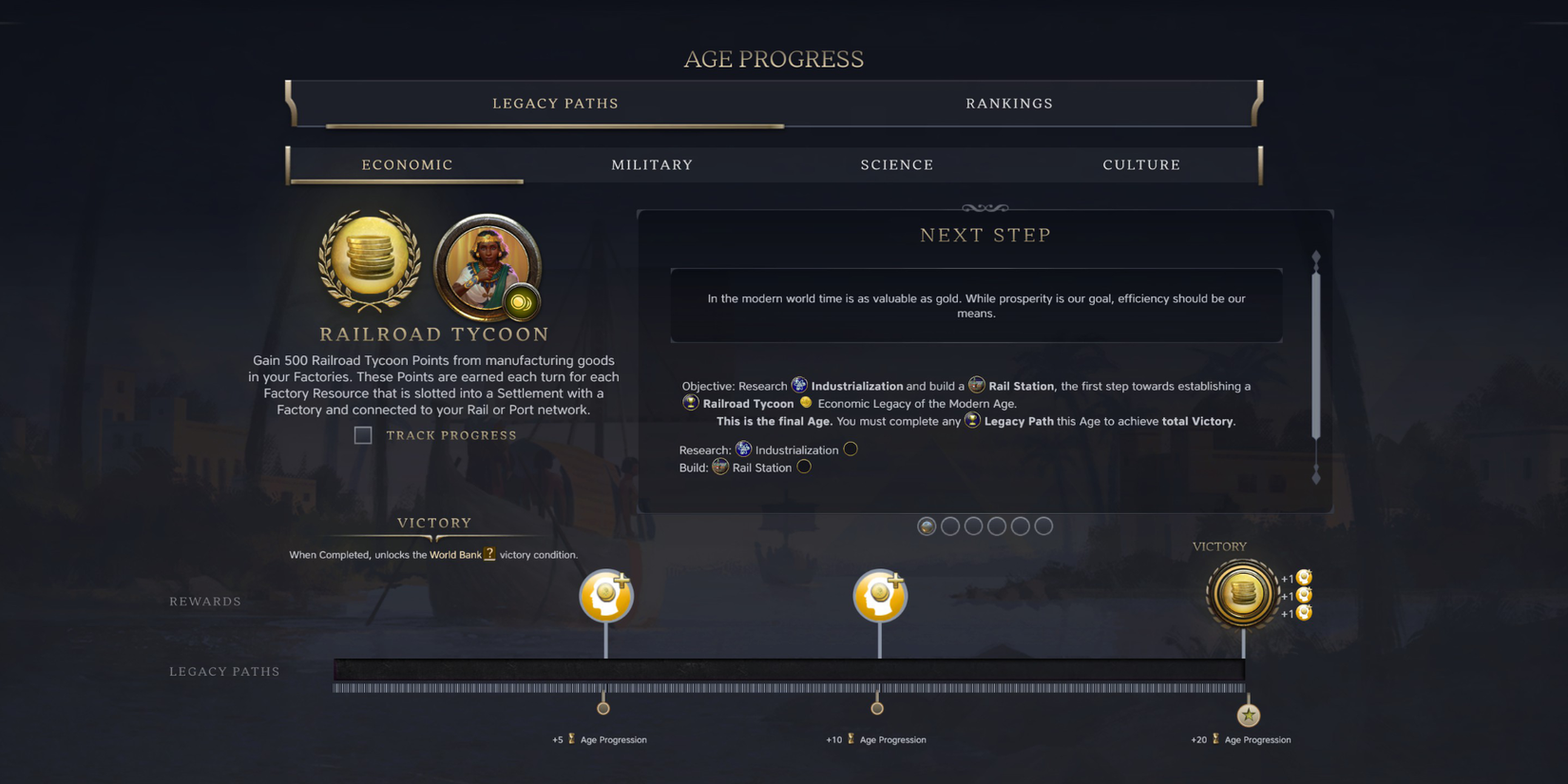
Task: Click the first filled pagination dot for objectives
Action: pyautogui.click(x=927, y=526)
